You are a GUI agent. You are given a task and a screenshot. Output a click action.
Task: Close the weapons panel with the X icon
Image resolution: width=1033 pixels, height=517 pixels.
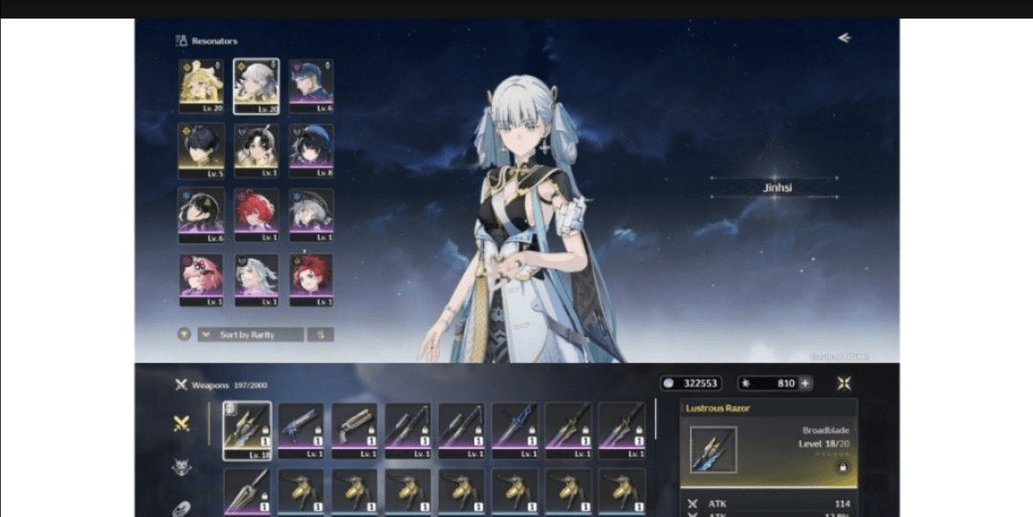coord(844,383)
